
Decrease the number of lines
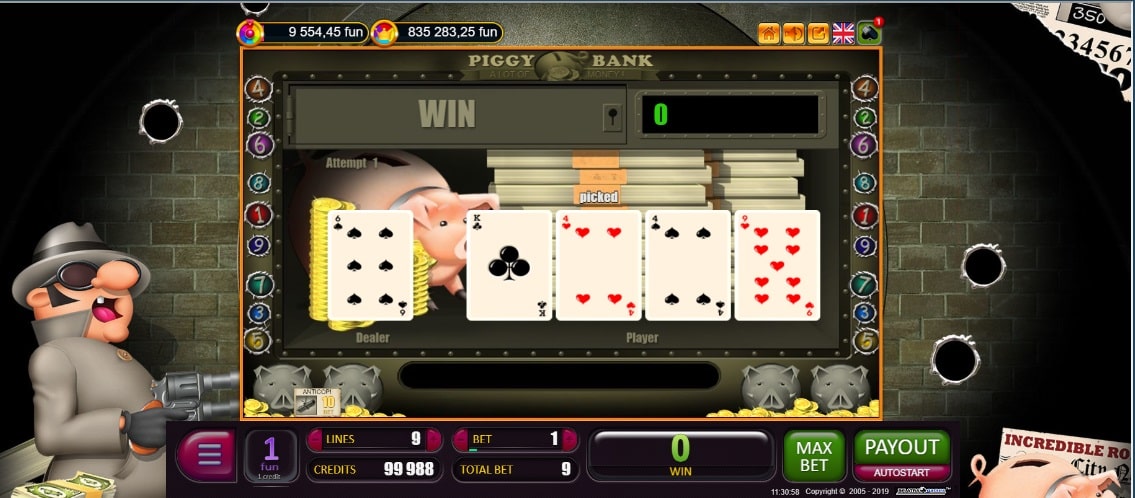click(314, 439)
